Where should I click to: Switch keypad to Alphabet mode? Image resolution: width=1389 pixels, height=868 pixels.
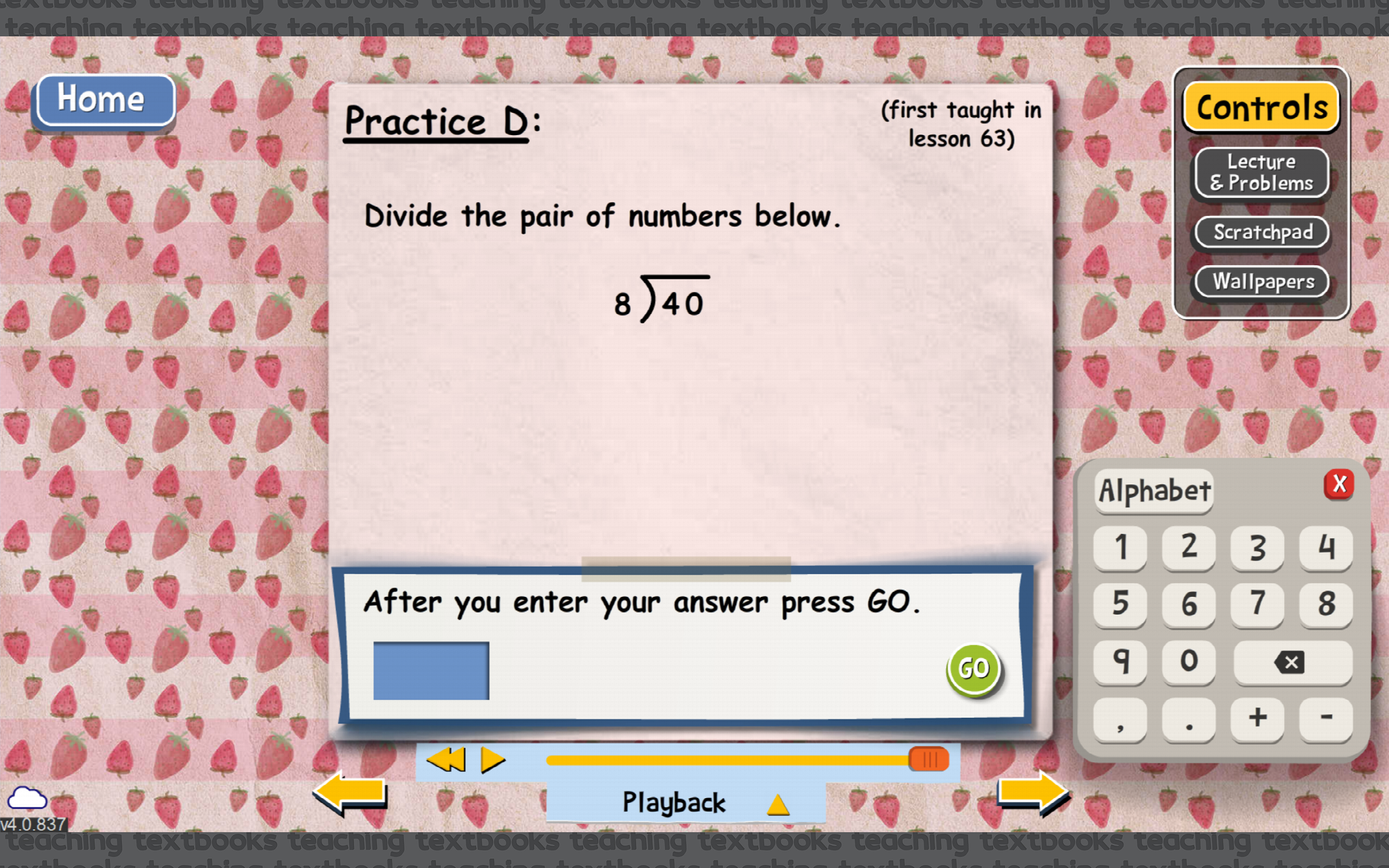(x=1154, y=491)
